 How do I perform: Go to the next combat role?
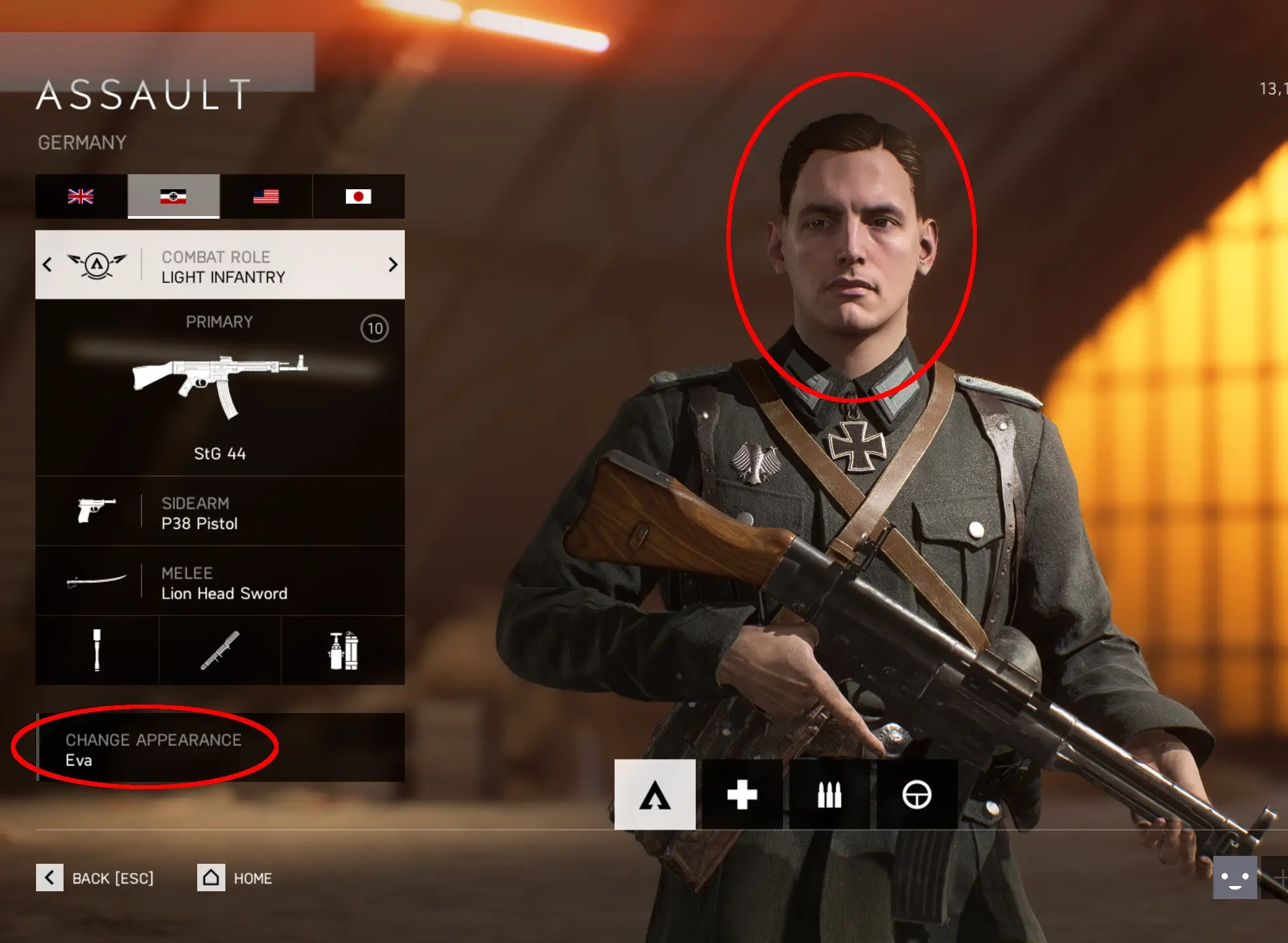pyautogui.click(x=392, y=265)
